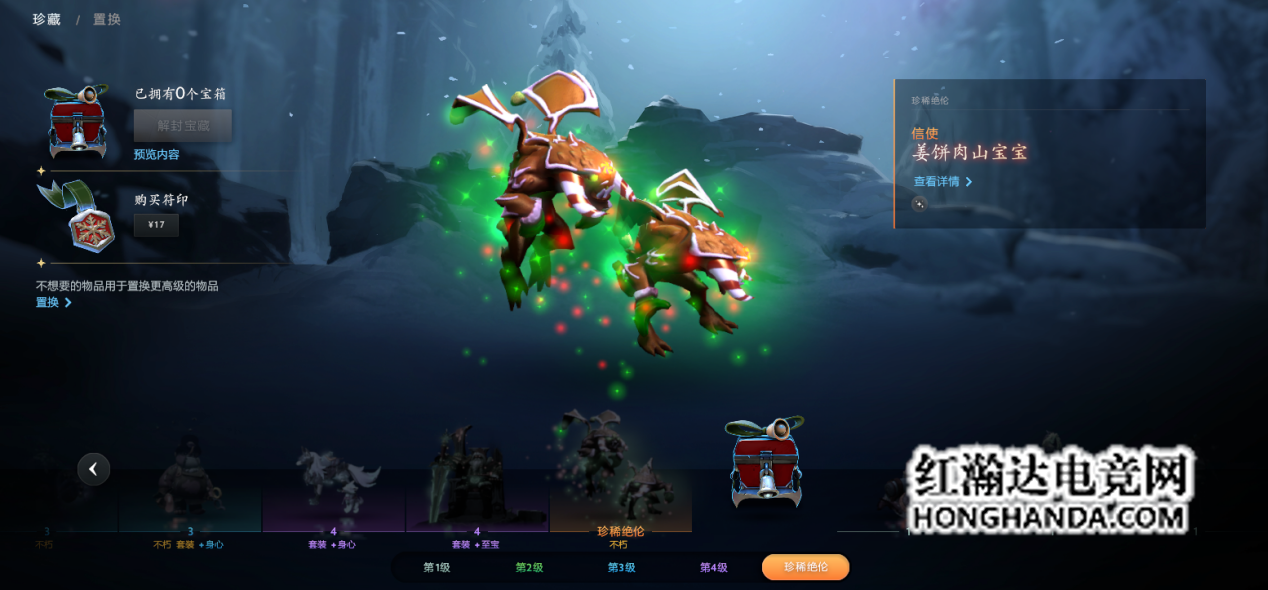Click the small style icon under 查看详情
The height and width of the screenshot is (590, 1268).
pyautogui.click(x=920, y=204)
